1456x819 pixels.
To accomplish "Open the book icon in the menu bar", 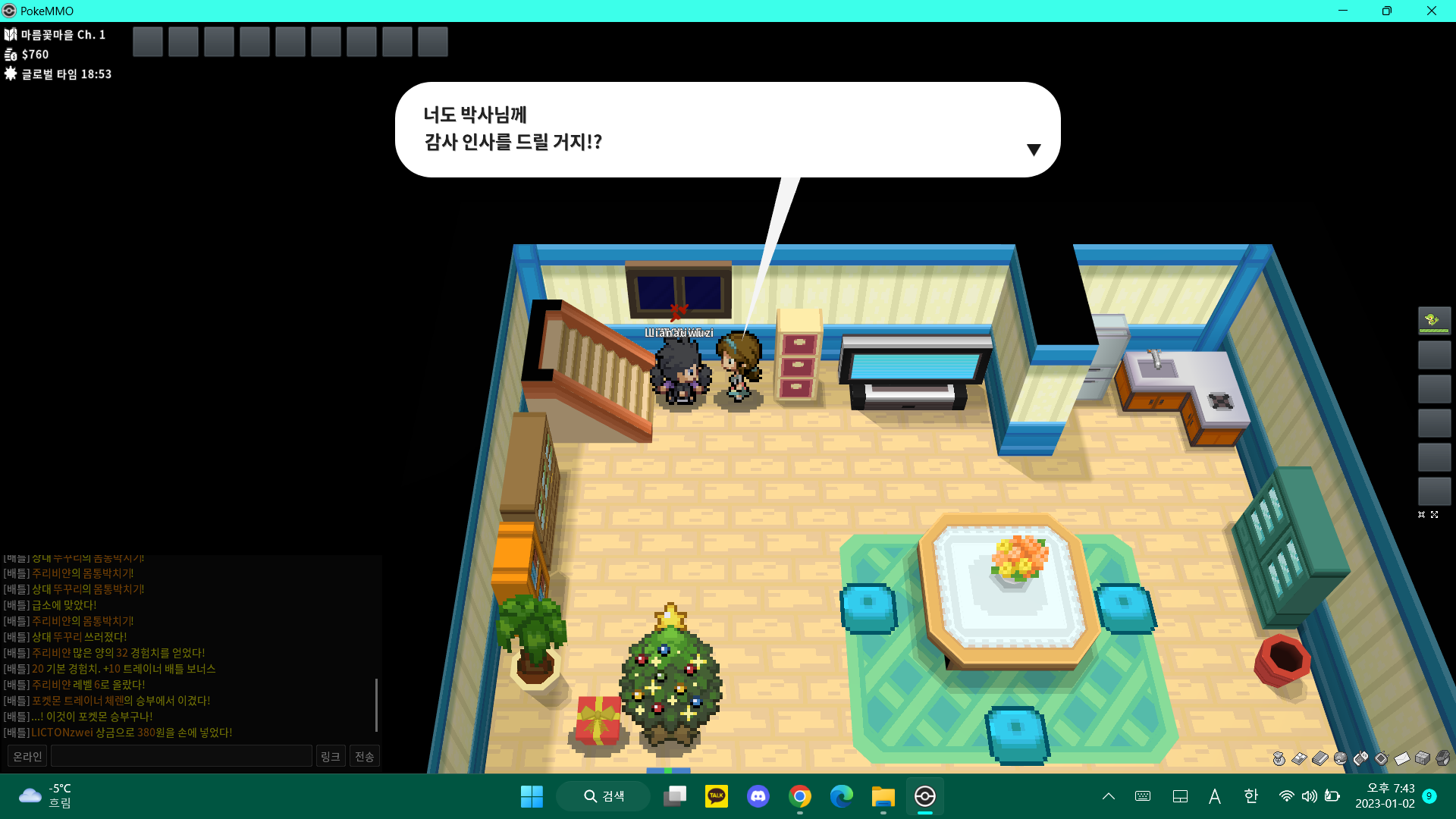I will point(1319,758).
